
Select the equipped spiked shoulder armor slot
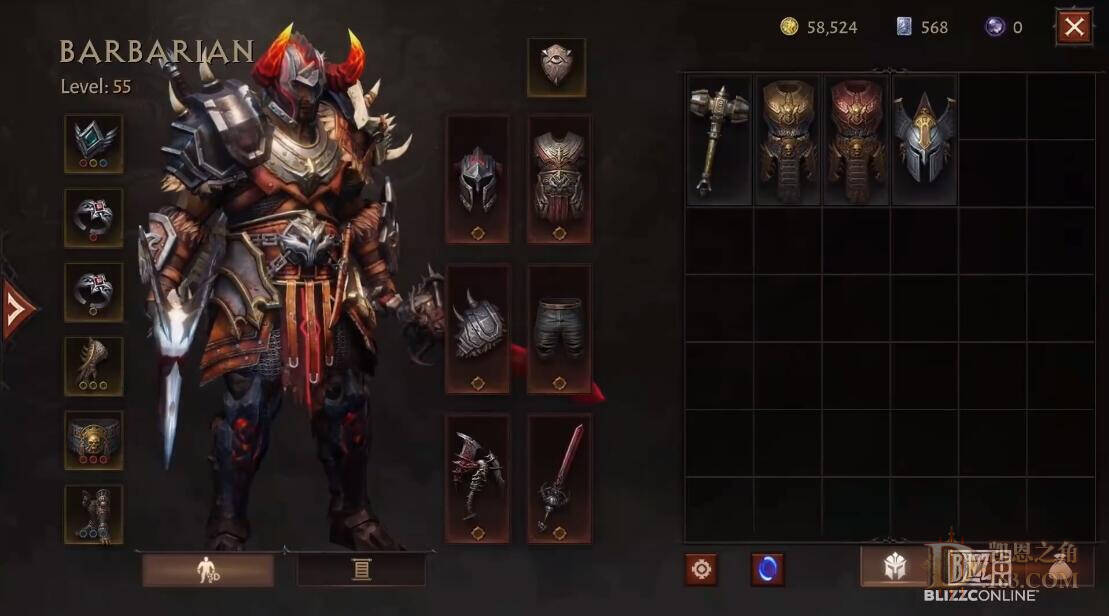click(x=477, y=328)
